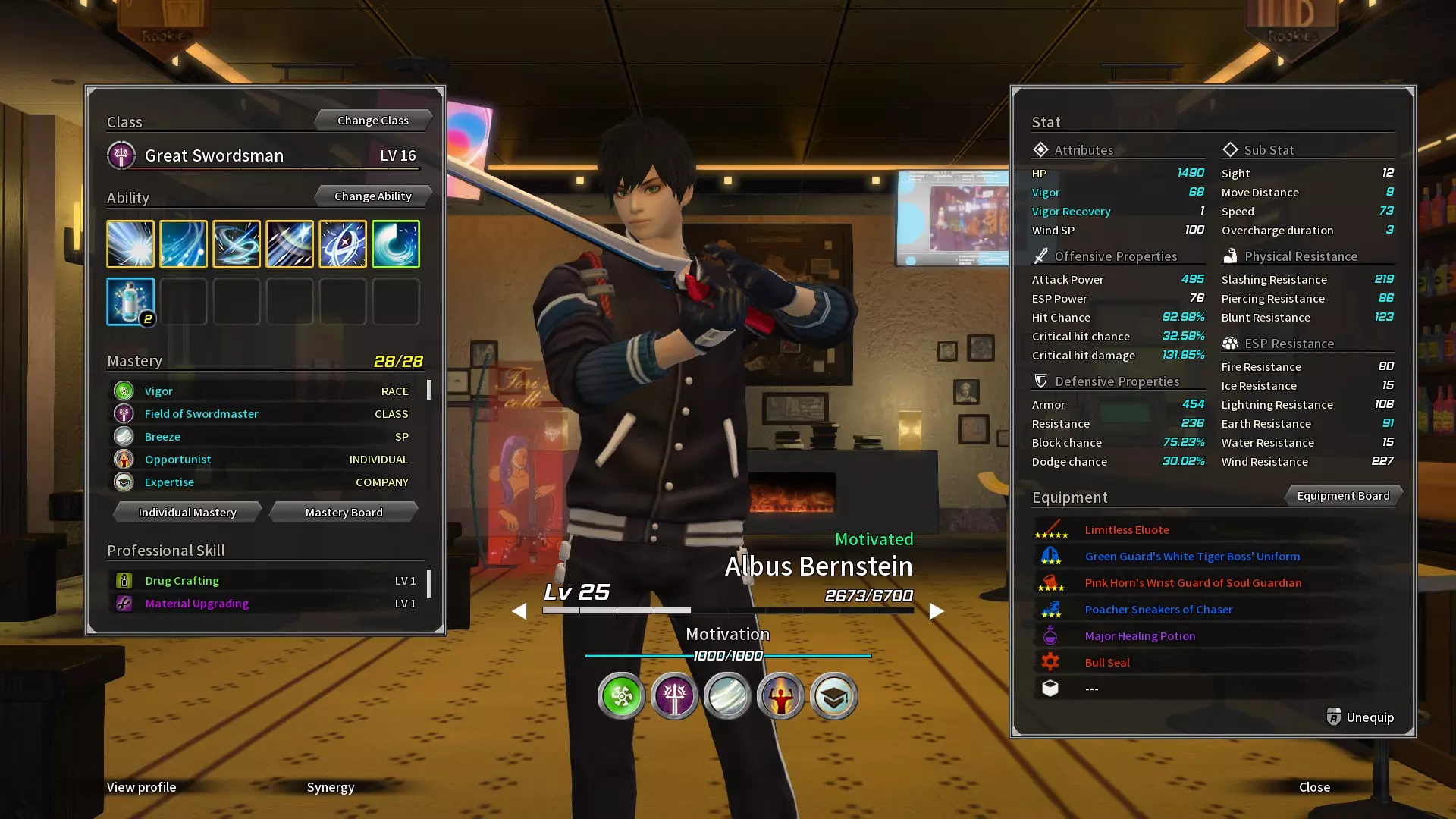
Task: Open the Change Ability menu
Action: 372,196
